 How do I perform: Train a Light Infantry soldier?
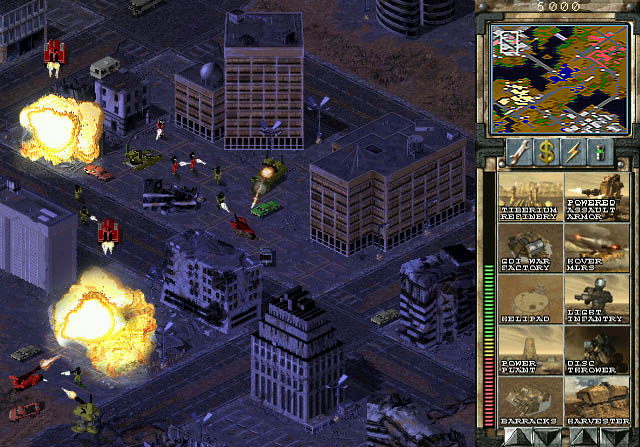tap(596, 299)
